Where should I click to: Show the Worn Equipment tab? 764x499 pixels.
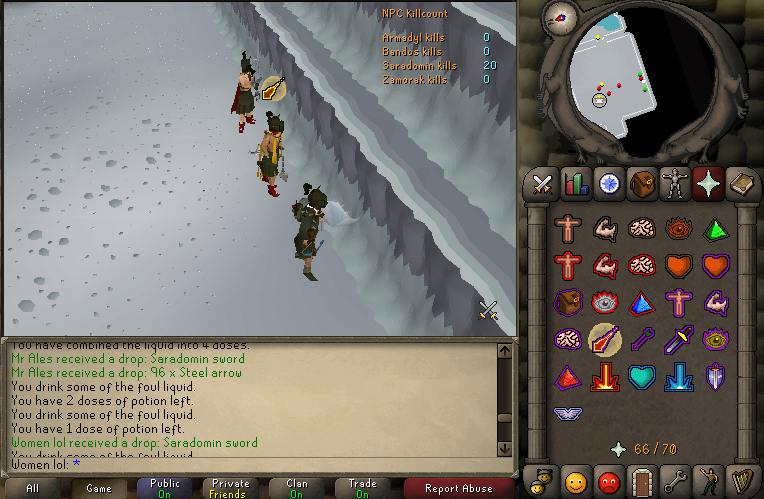(x=674, y=184)
